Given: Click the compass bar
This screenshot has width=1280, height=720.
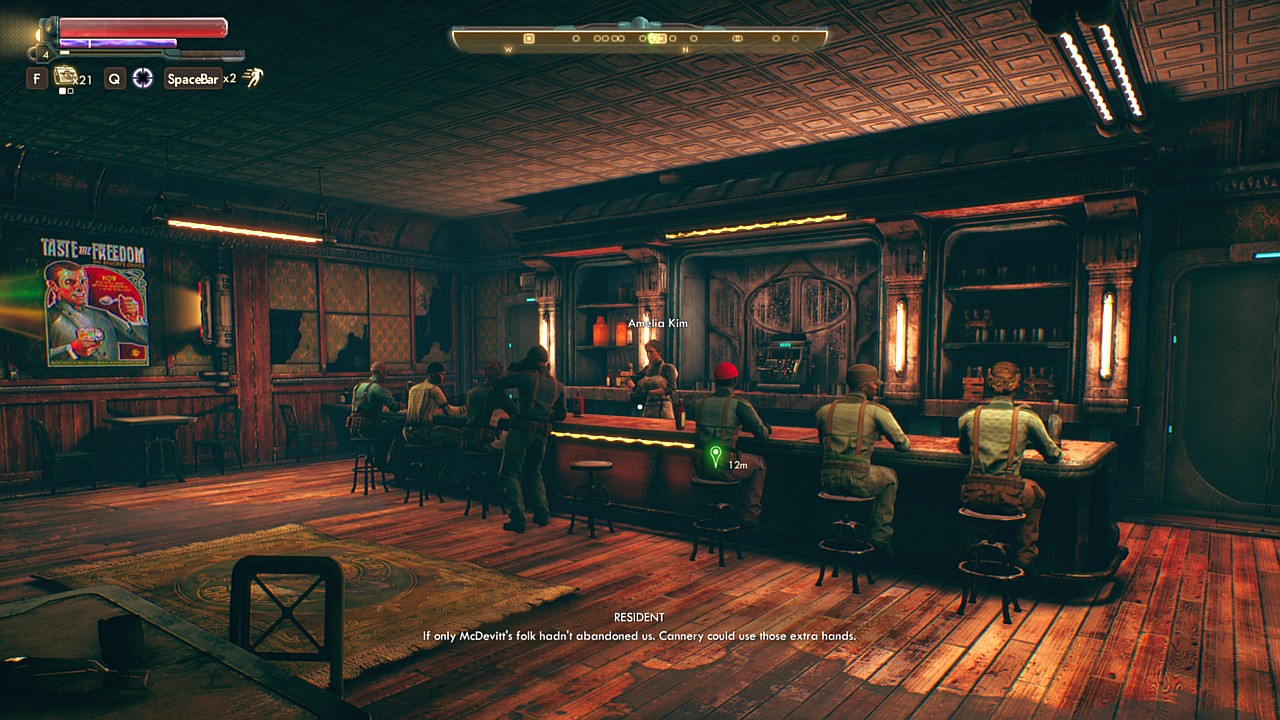Looking at the screenshot, I should click(640, 39).
